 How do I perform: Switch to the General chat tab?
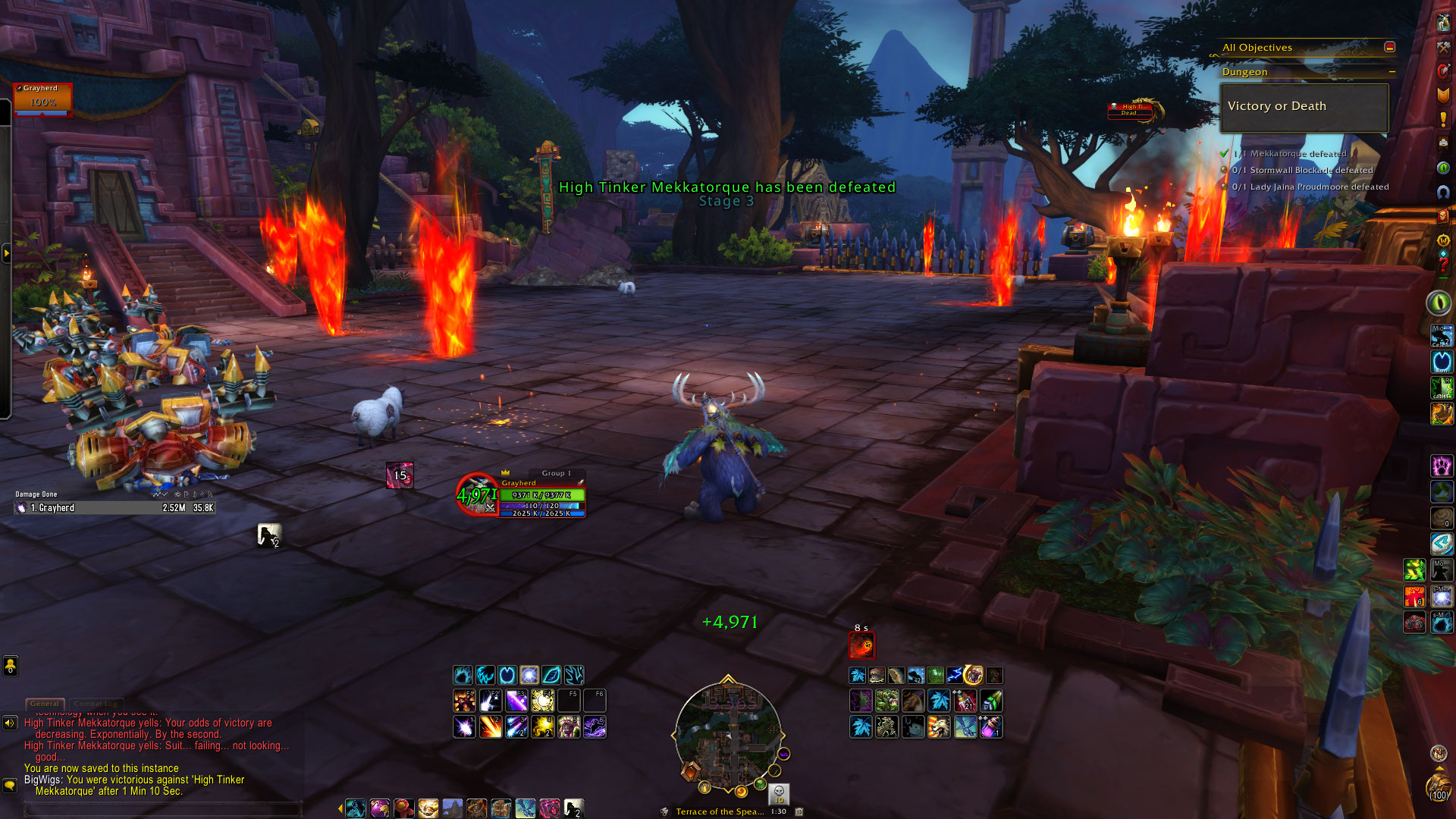coord(45,704)
